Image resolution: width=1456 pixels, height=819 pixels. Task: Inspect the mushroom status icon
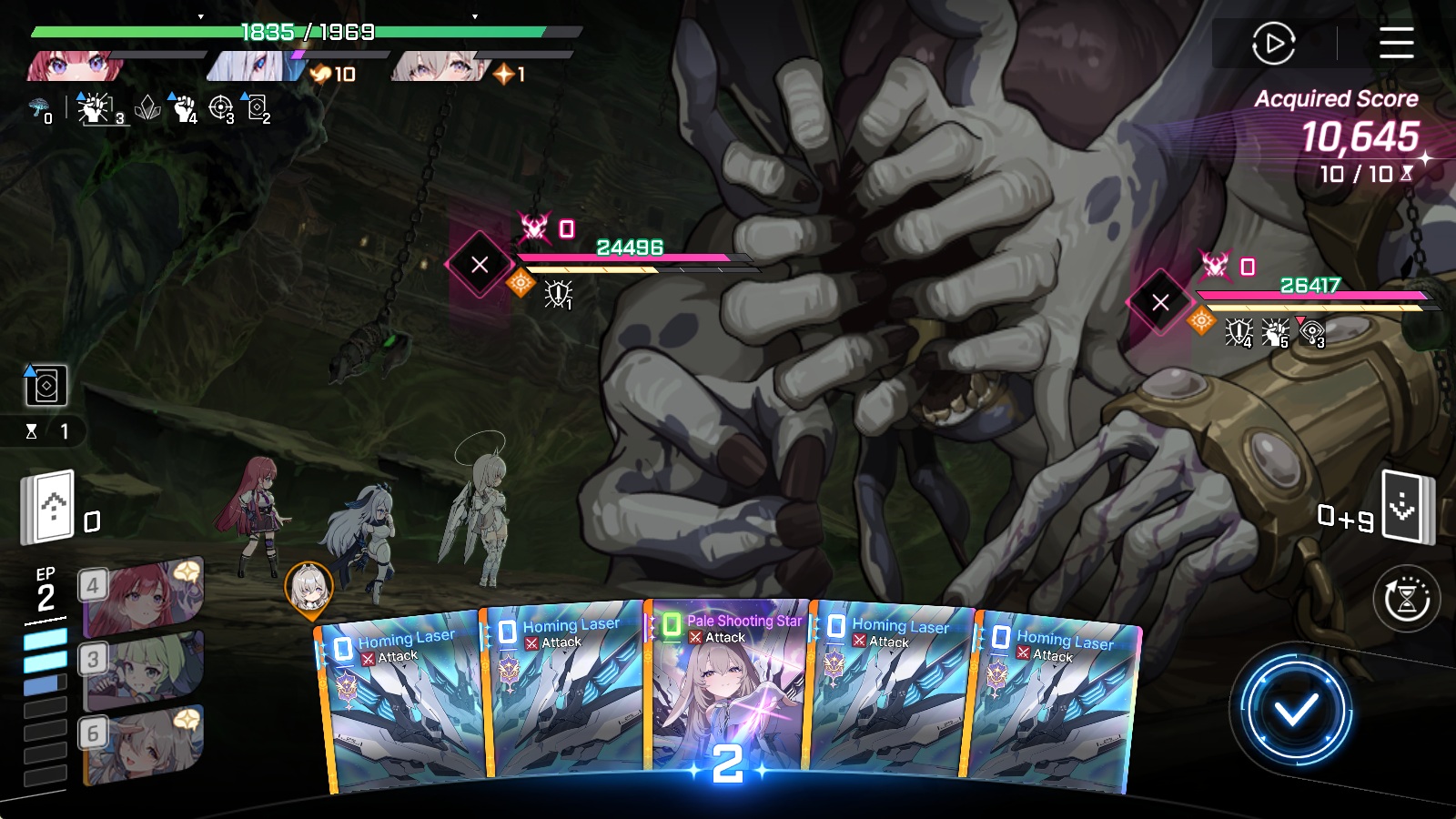[x=39, y=109]
